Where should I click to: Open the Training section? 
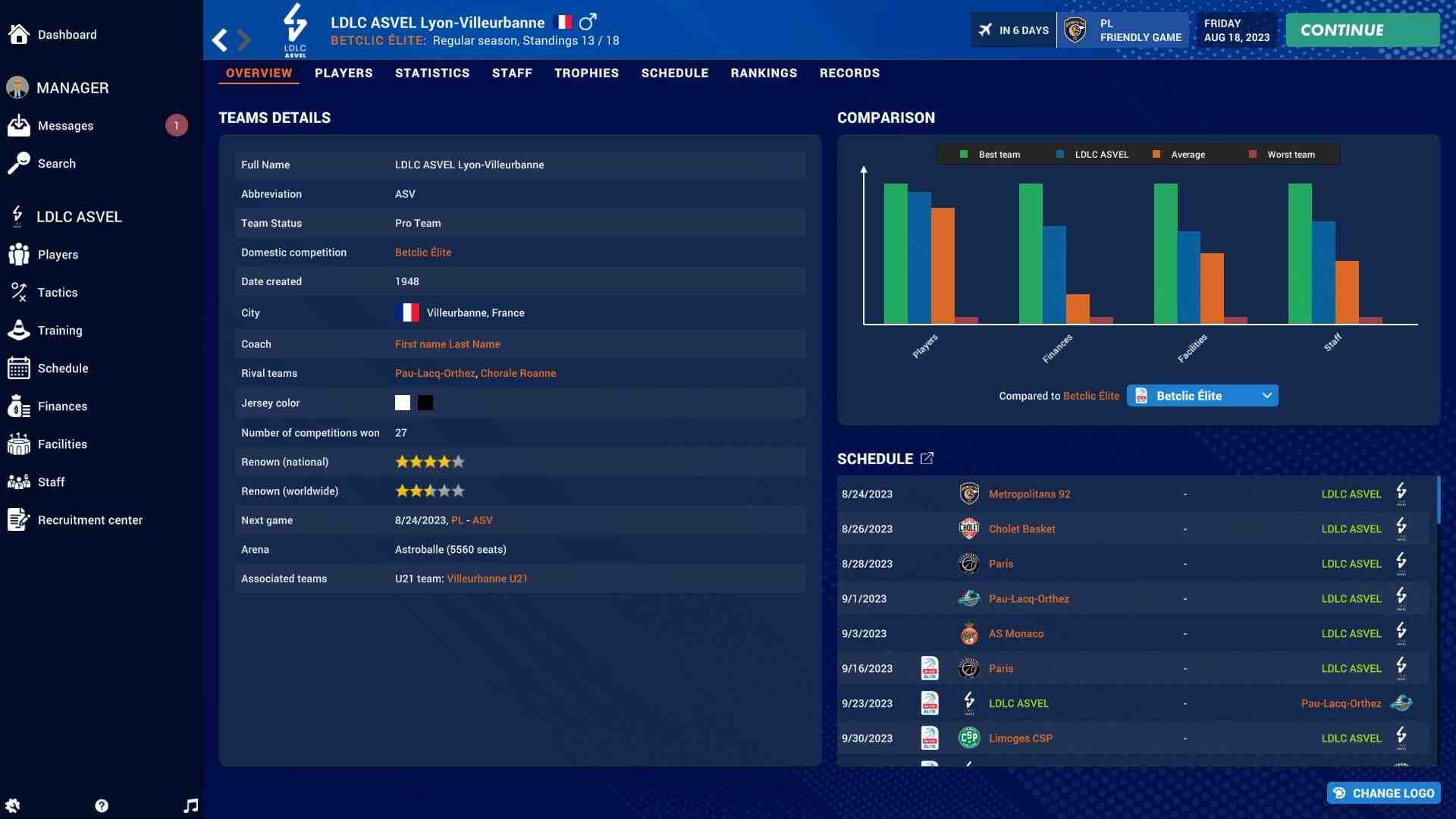point(59,331)
